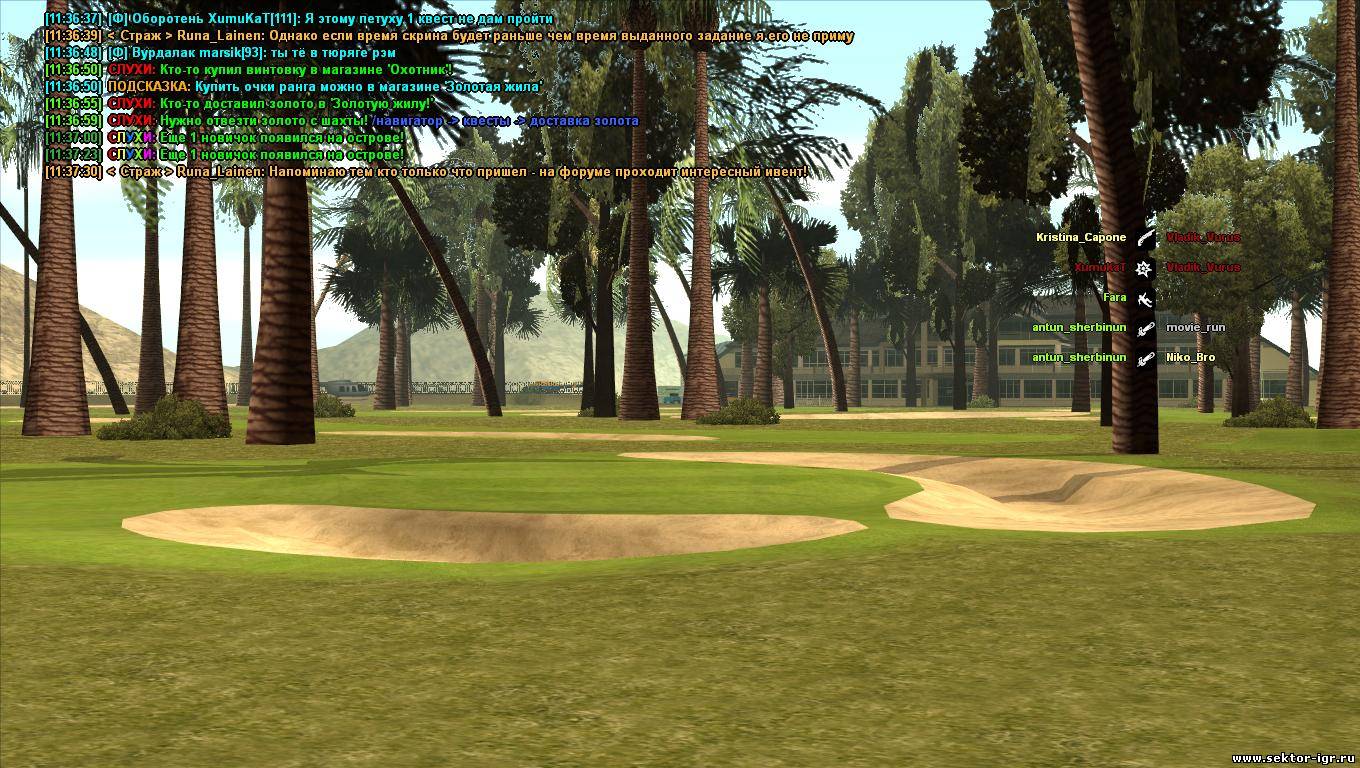Screen dimensions: 1360x768
Task: Open the www.sektor-igr.ru watermark link
Action: pyautogui.click(x=1294, y=759)
